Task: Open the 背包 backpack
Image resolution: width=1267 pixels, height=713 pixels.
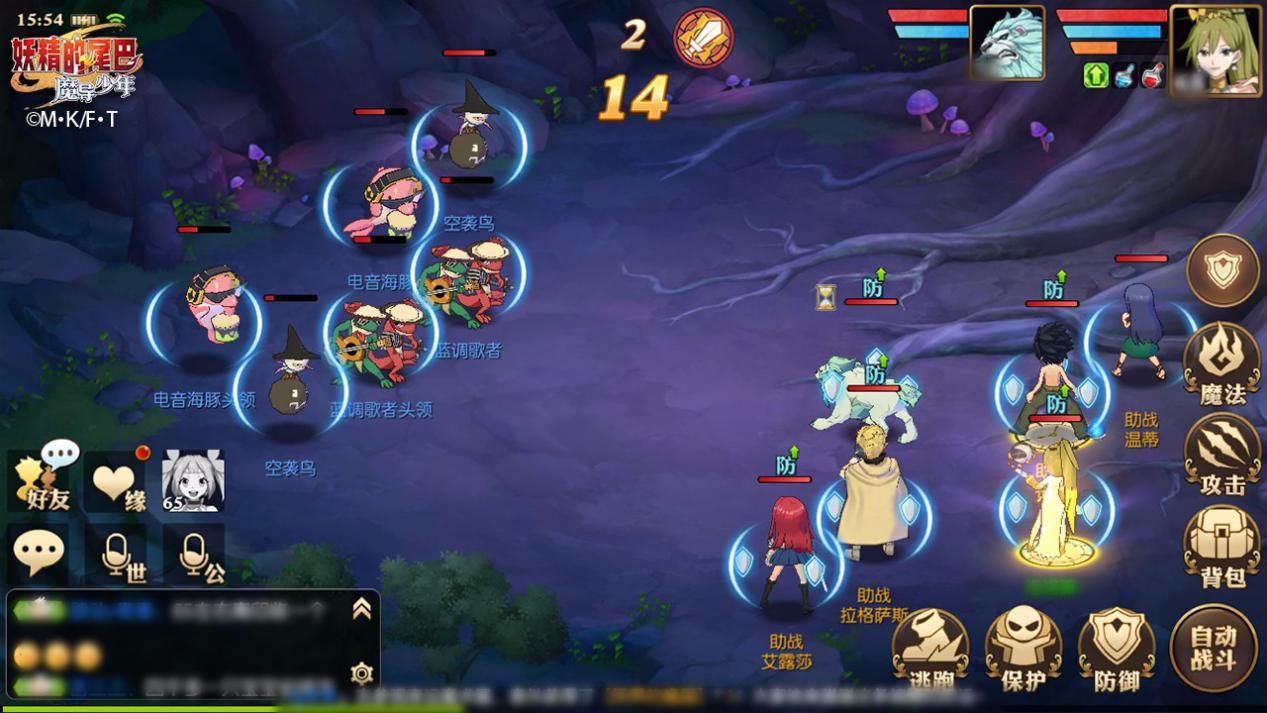Action: tap(1222, 546)
